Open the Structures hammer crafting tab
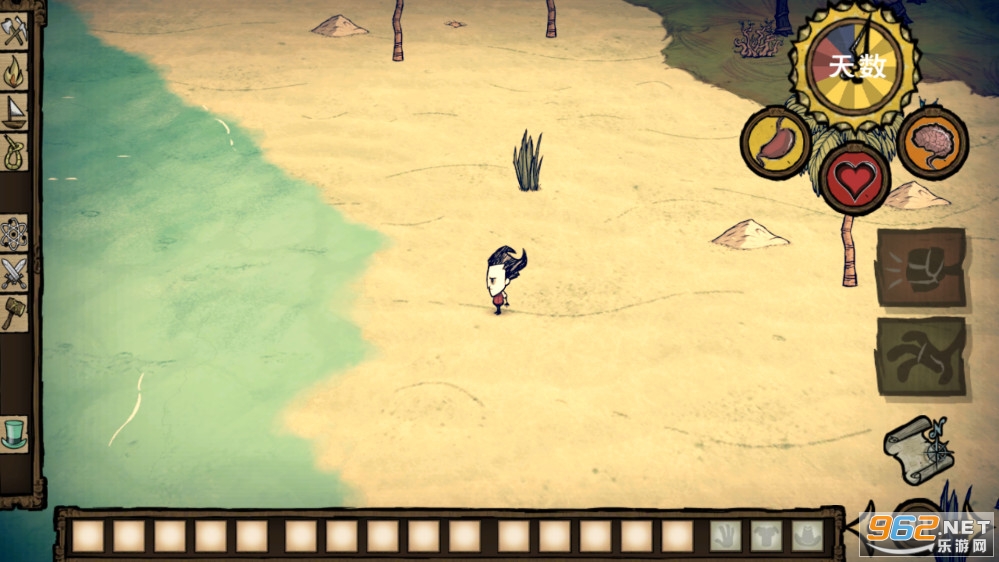999x562 pixels. (14, 312)
